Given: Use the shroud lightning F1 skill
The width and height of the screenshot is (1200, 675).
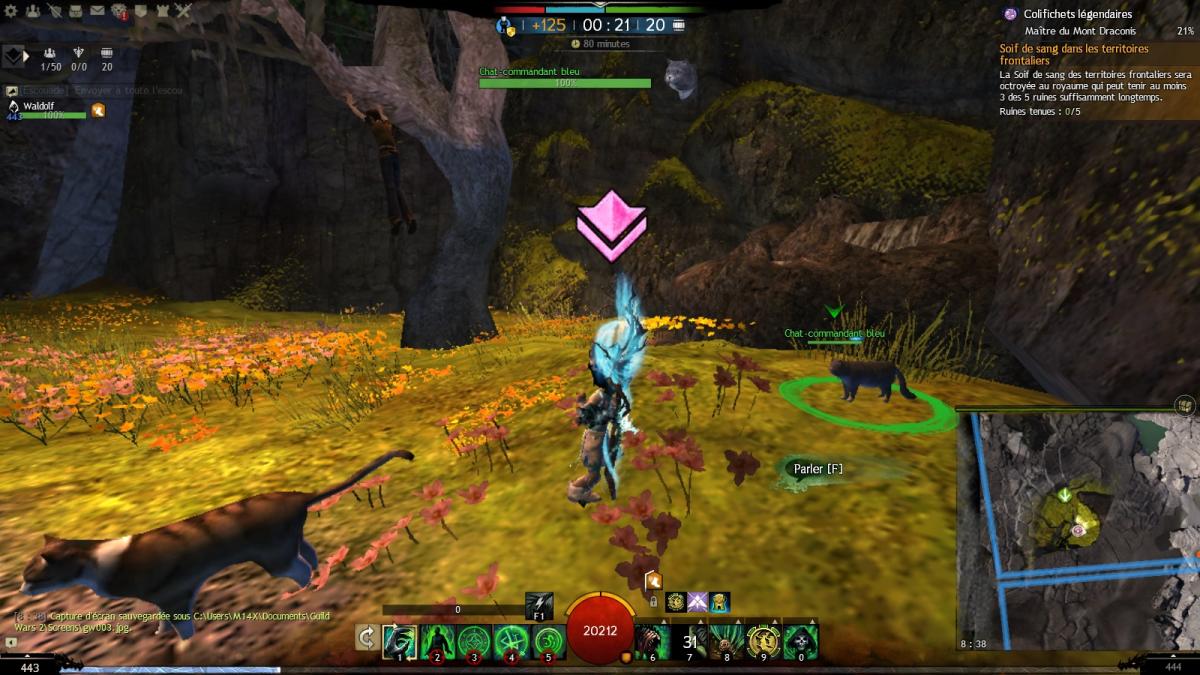Looking at the screenshot, I should tap(539, 605).
